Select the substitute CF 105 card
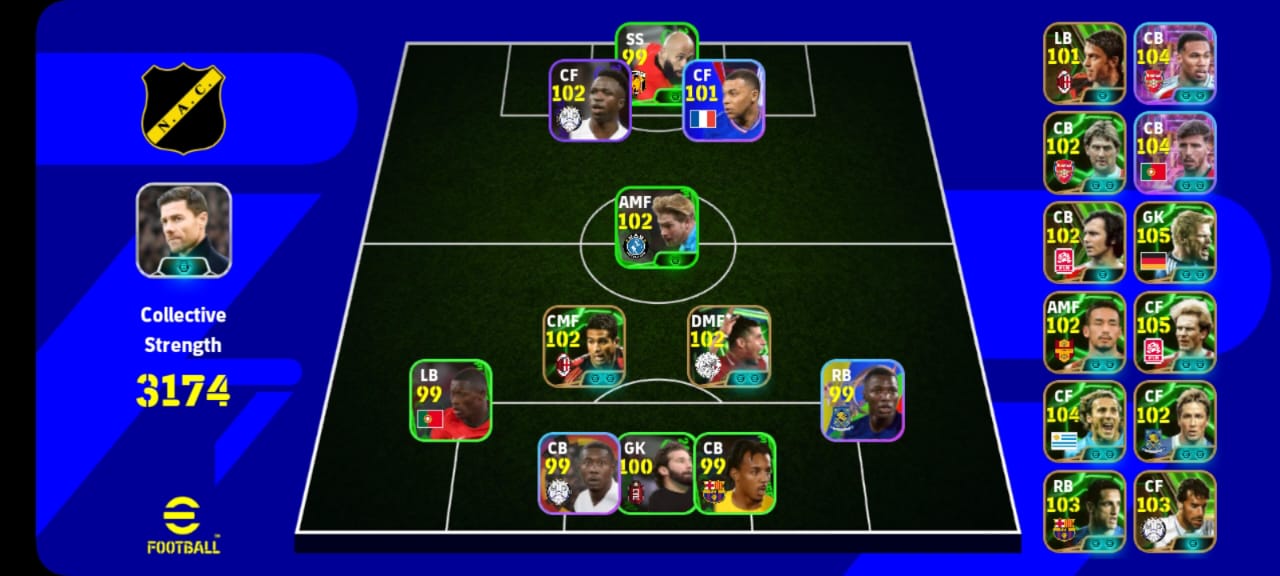Screen dimensions: 1280x576 pyautogui.click(x=1175, y=332)
